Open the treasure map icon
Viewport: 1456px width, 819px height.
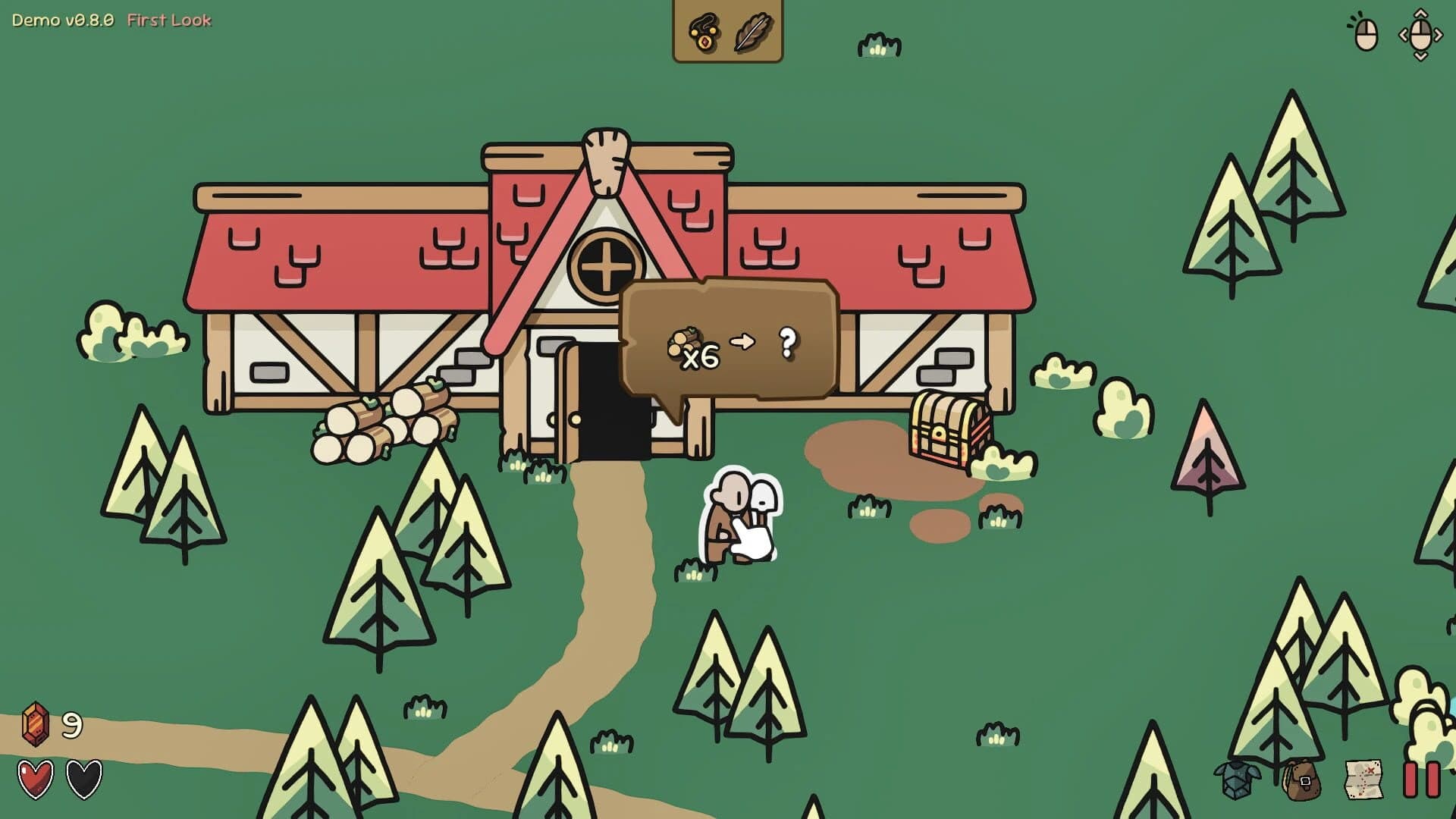[1363, 781]
